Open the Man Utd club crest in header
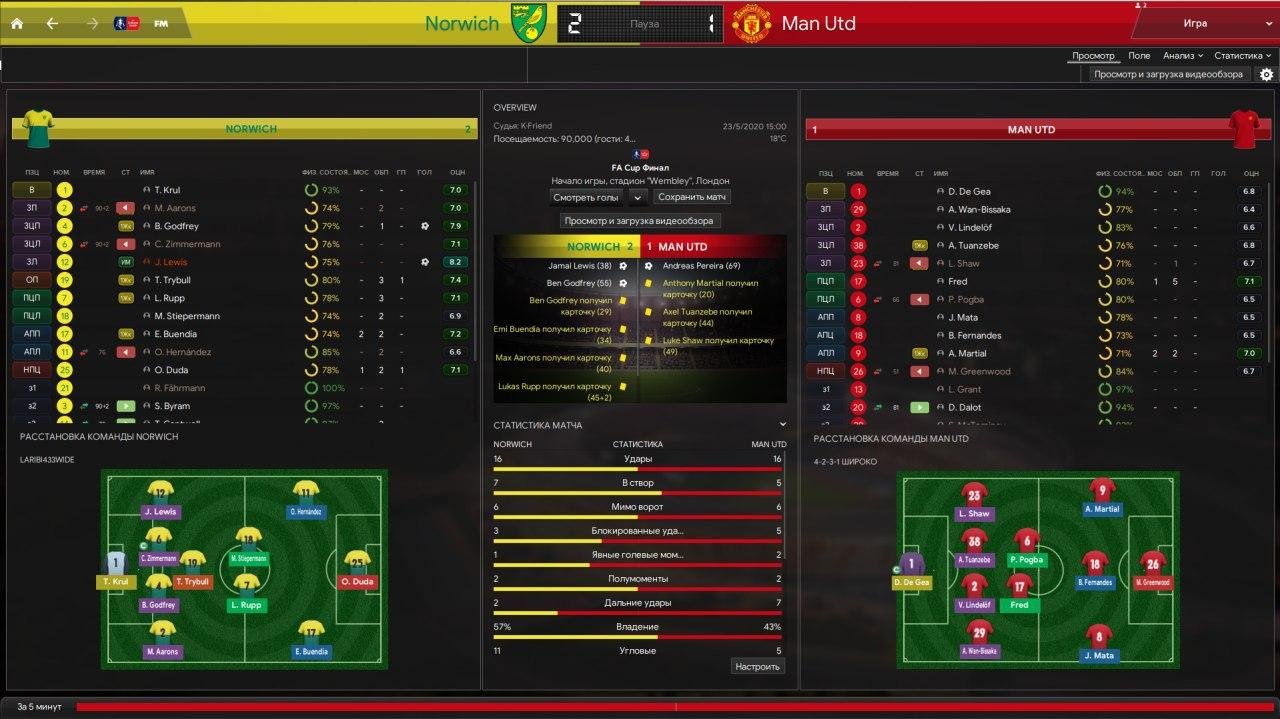 click(751, 23)
